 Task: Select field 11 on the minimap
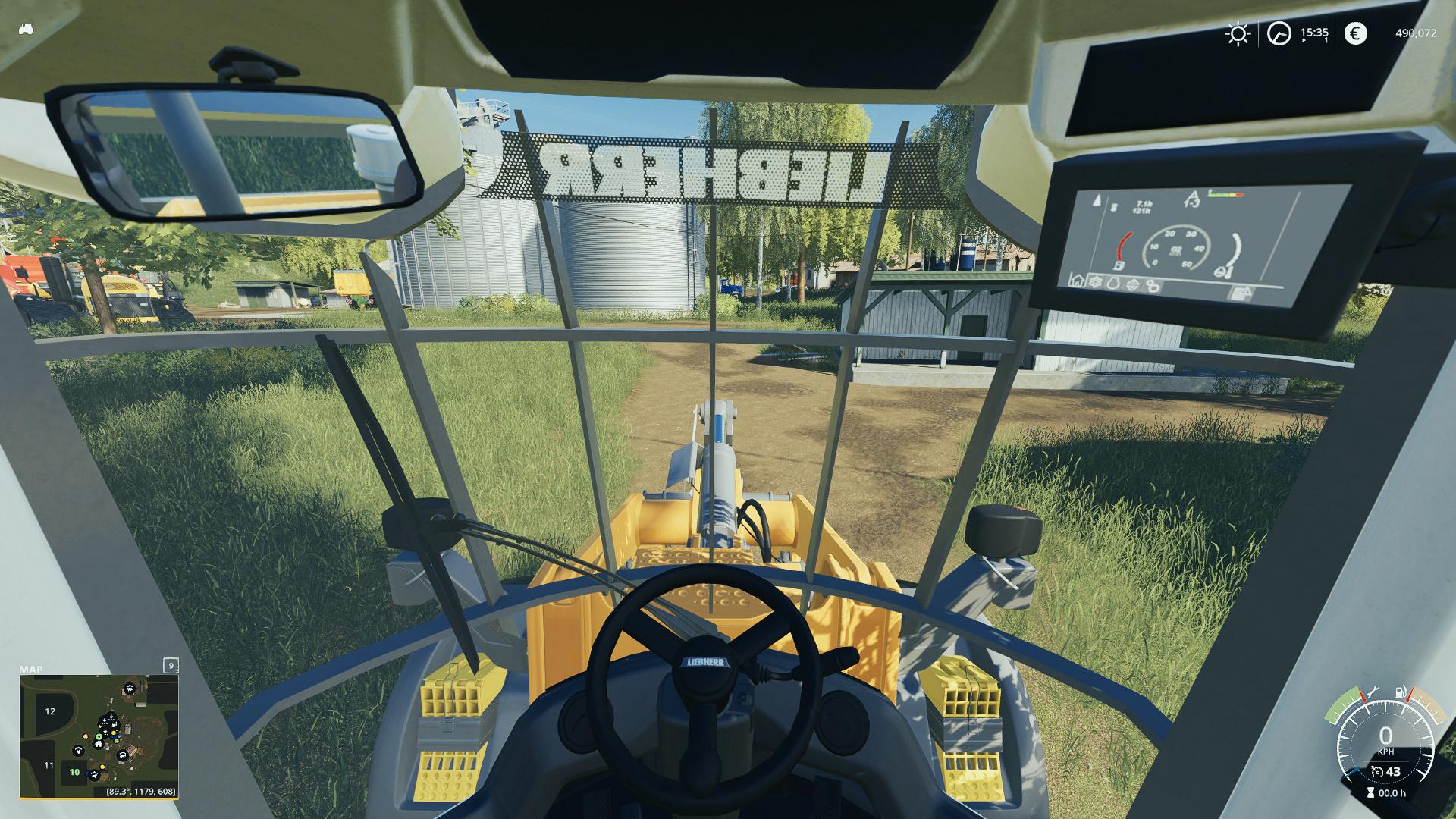click(49, 765)
